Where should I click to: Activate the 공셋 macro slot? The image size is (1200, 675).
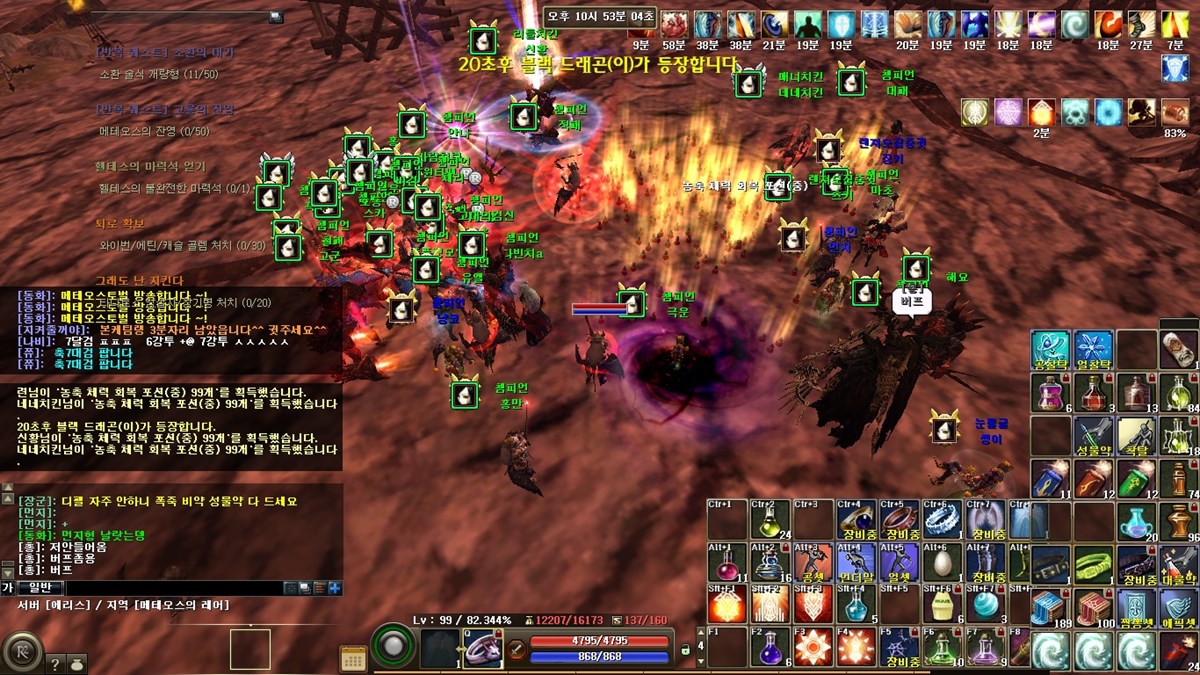813,563
